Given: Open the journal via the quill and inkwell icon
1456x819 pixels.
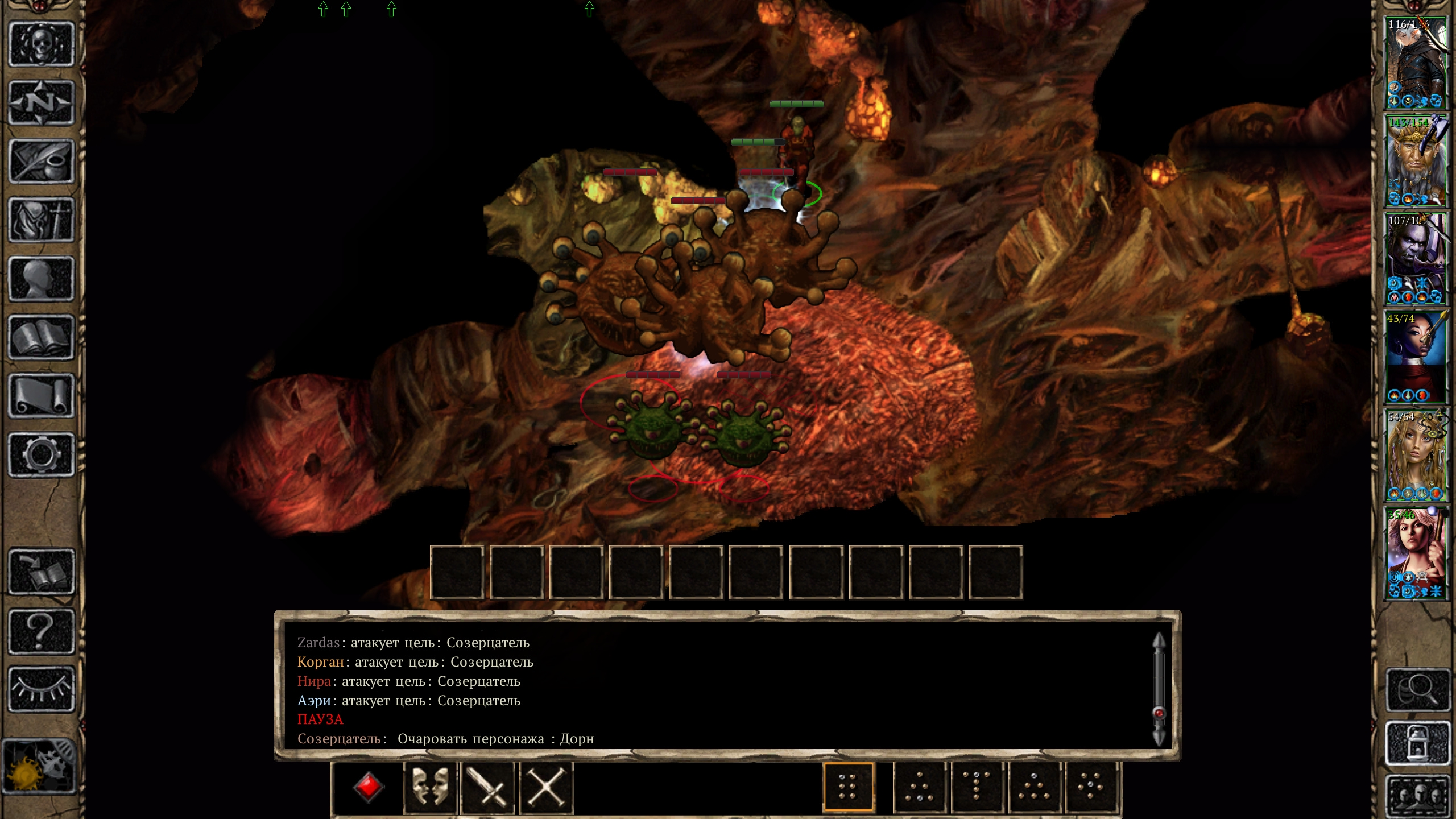Looking at the screenshot, I should click(41, 162).
